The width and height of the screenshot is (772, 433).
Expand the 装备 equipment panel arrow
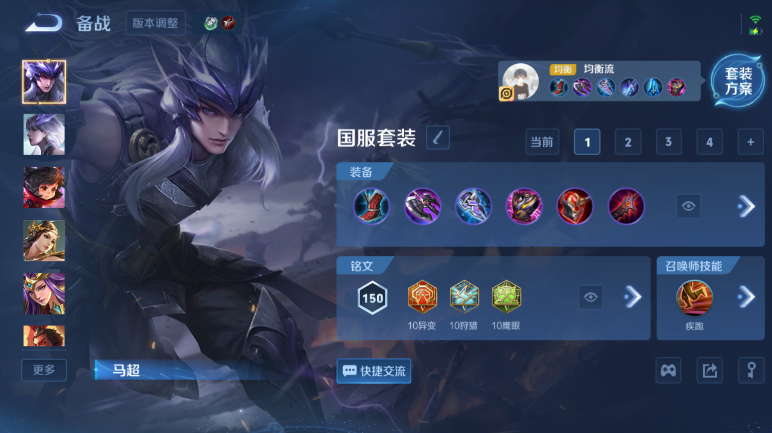coord(745,206)
